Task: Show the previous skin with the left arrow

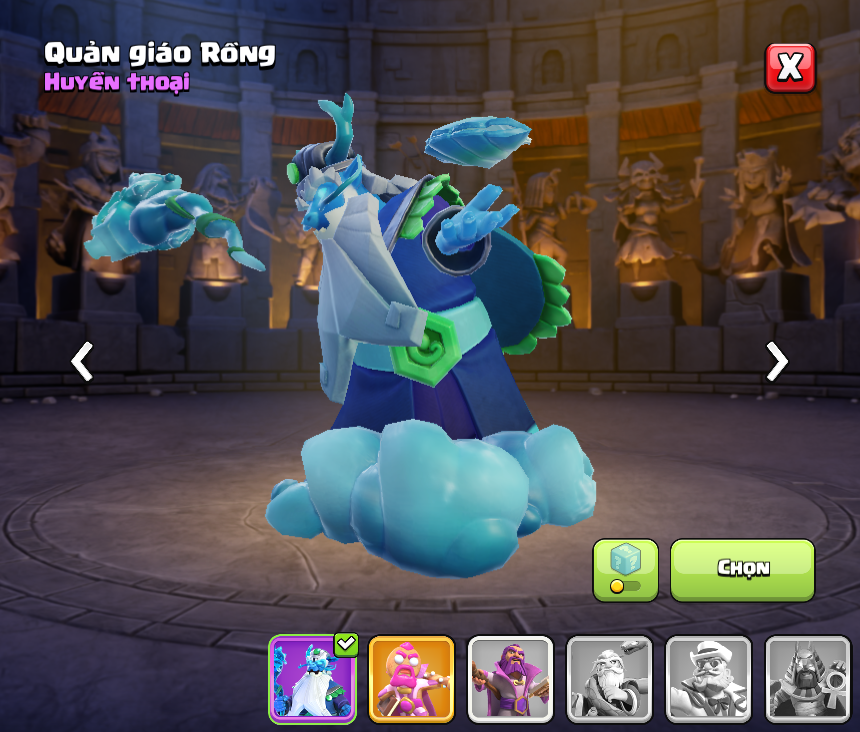Action: [82, 361]
